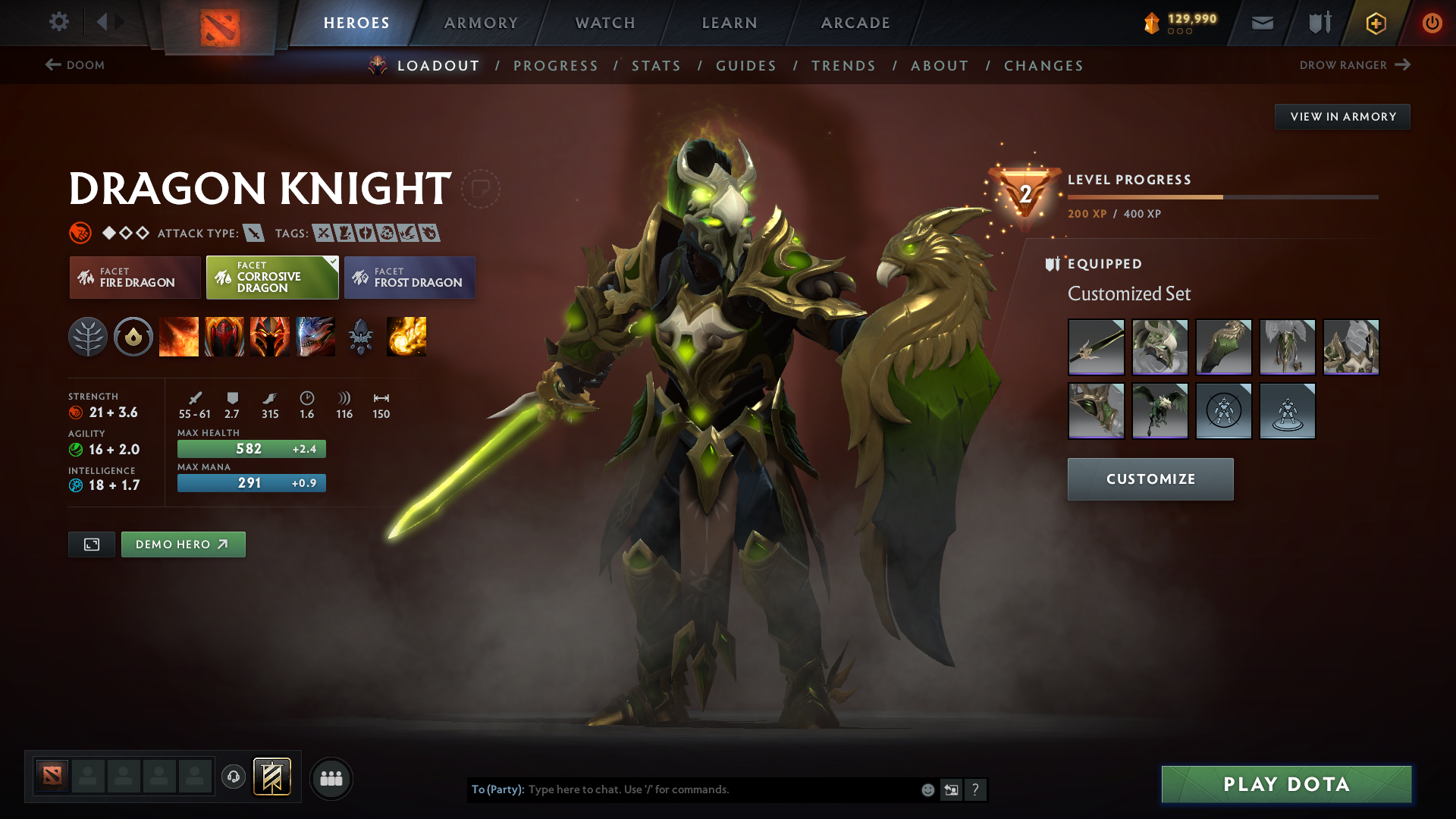Viewport: 1456px width, 819px height.
Task: Click the DEMO HERO button
Action: pyautogui.click(x=183, y=544)
